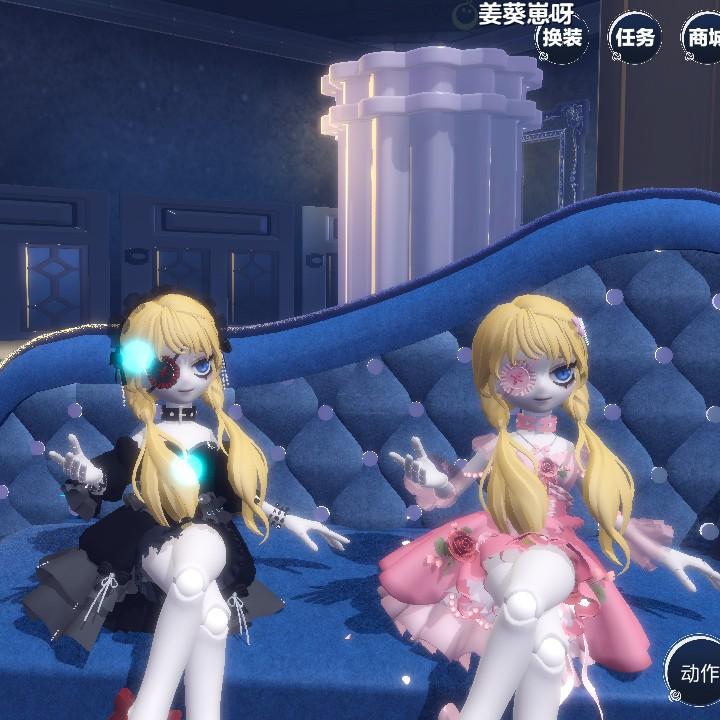This screenshot has height=720, width=720.
Task: Open the 任务 tasks menu
Action: point(635,39)
